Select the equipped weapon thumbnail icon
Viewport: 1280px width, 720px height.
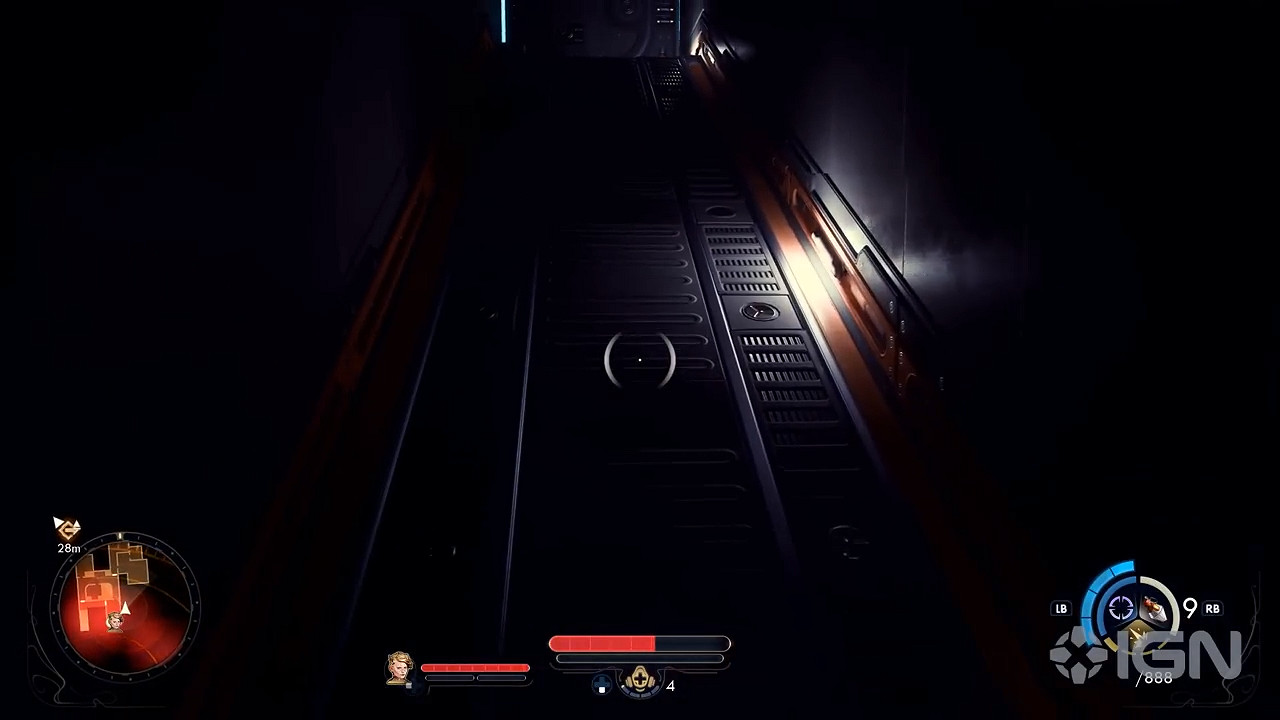coord(1153,608)
